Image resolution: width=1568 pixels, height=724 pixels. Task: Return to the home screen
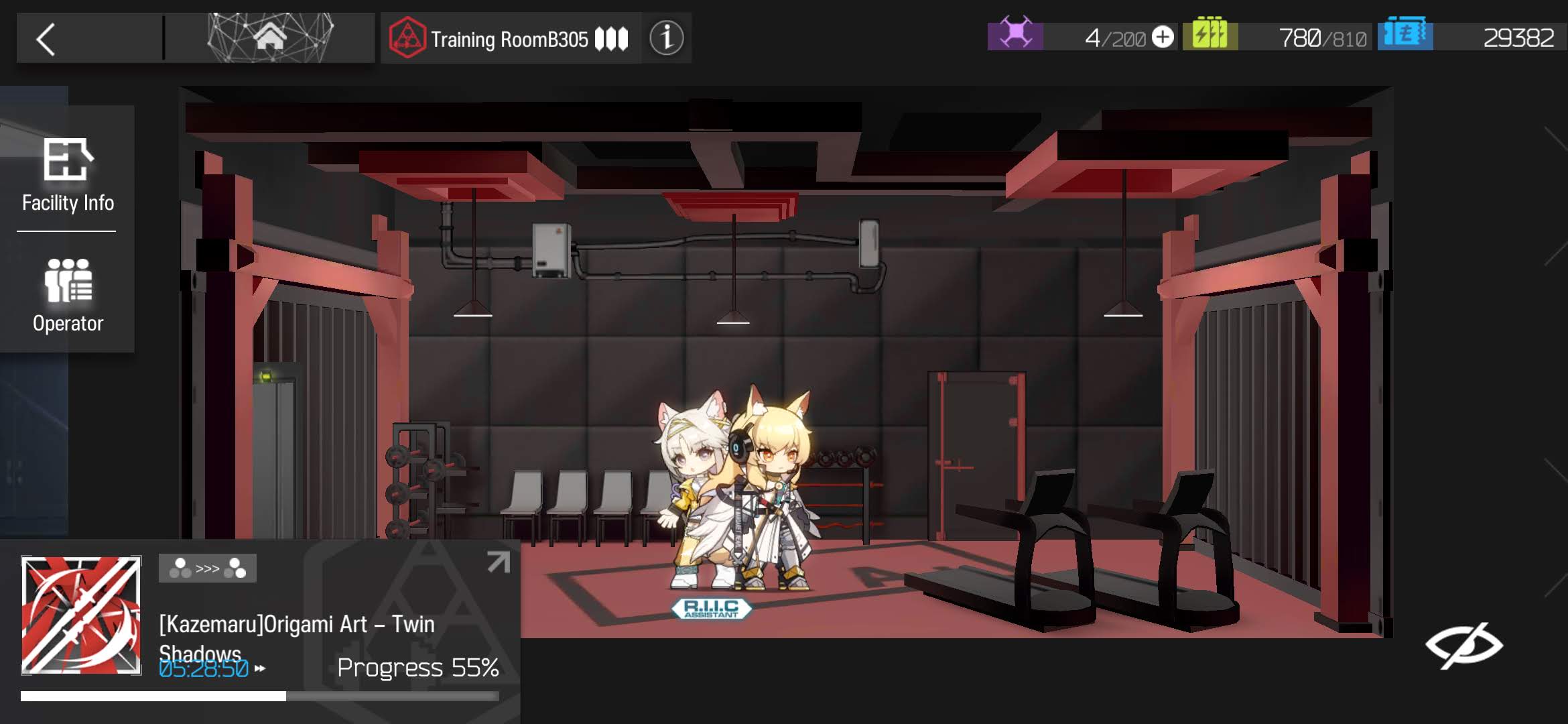pos(270,38)
